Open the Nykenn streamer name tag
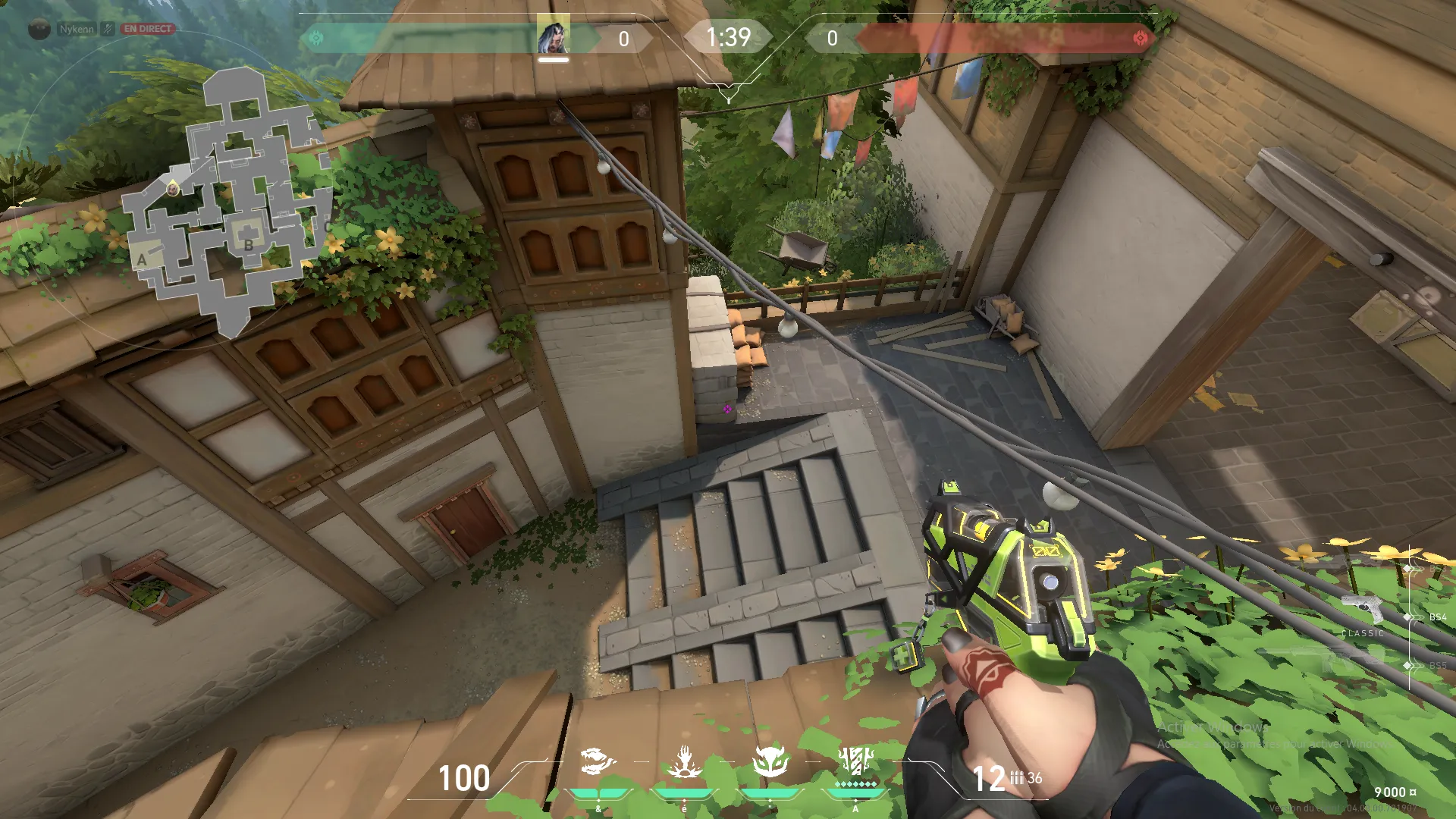The width and height of the screenshot is (1456, 819). (x=76, y=29)
